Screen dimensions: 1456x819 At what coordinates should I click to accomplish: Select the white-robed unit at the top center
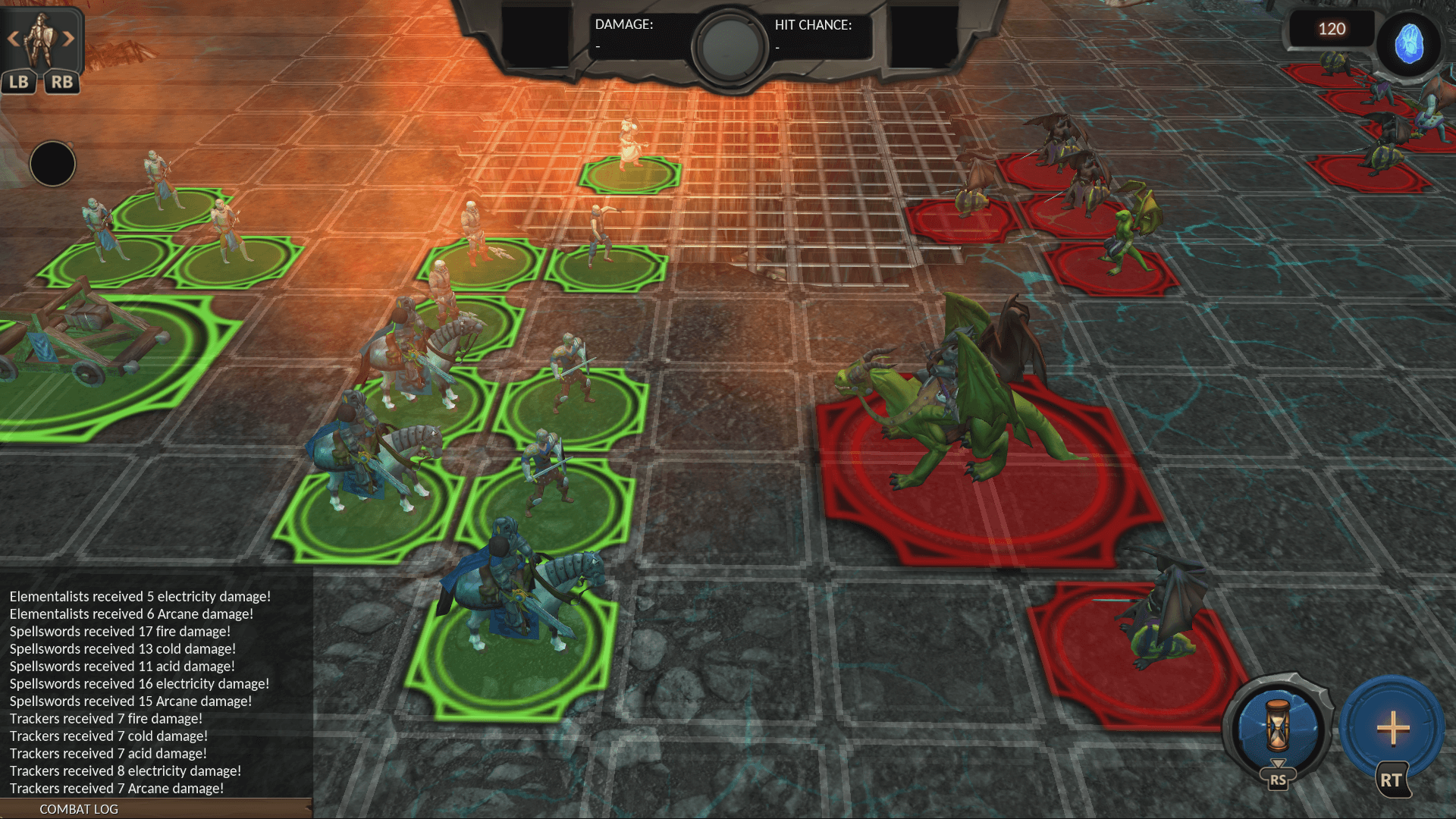pos(628,144)
